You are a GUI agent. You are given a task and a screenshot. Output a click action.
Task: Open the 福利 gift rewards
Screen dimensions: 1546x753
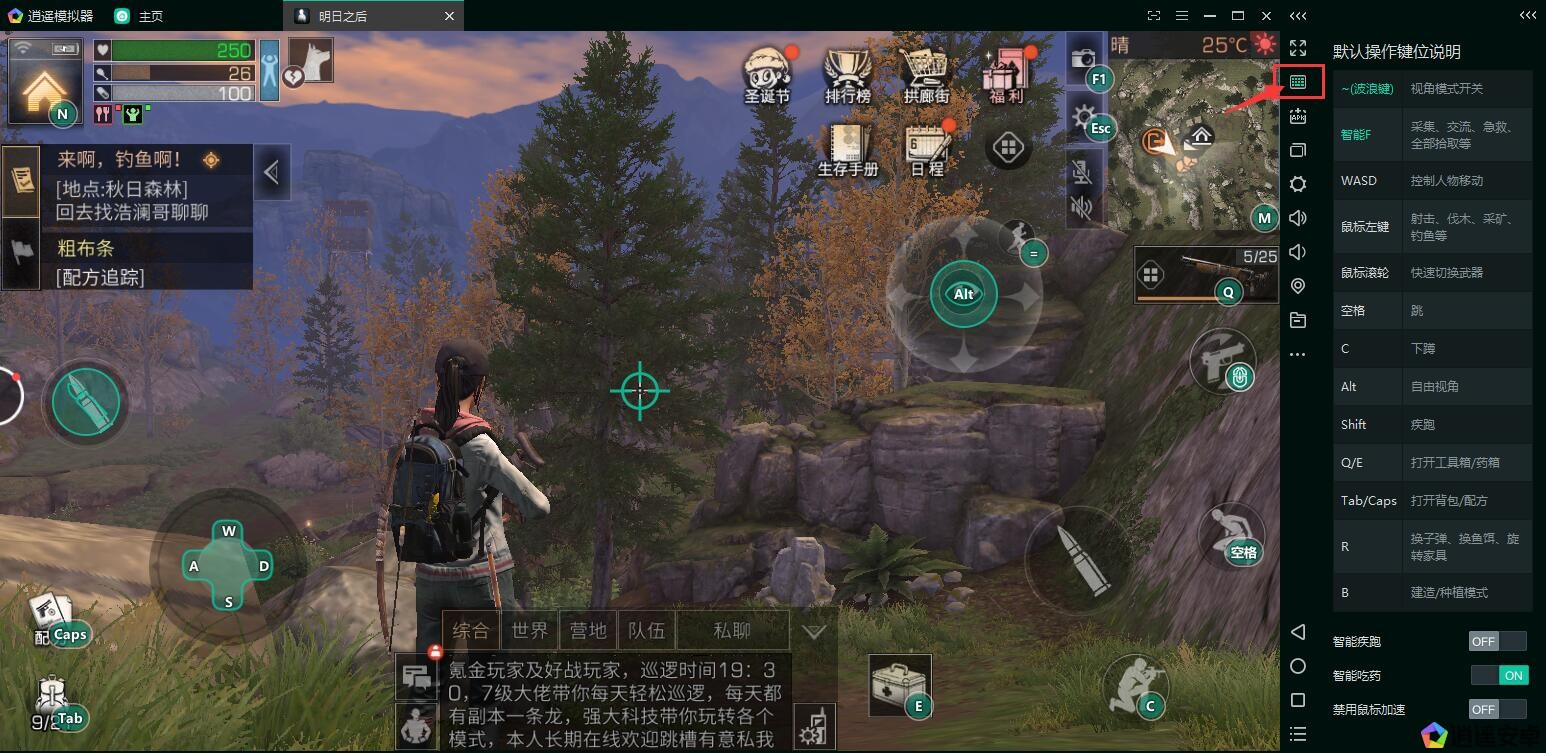[x=1006, y=72]
